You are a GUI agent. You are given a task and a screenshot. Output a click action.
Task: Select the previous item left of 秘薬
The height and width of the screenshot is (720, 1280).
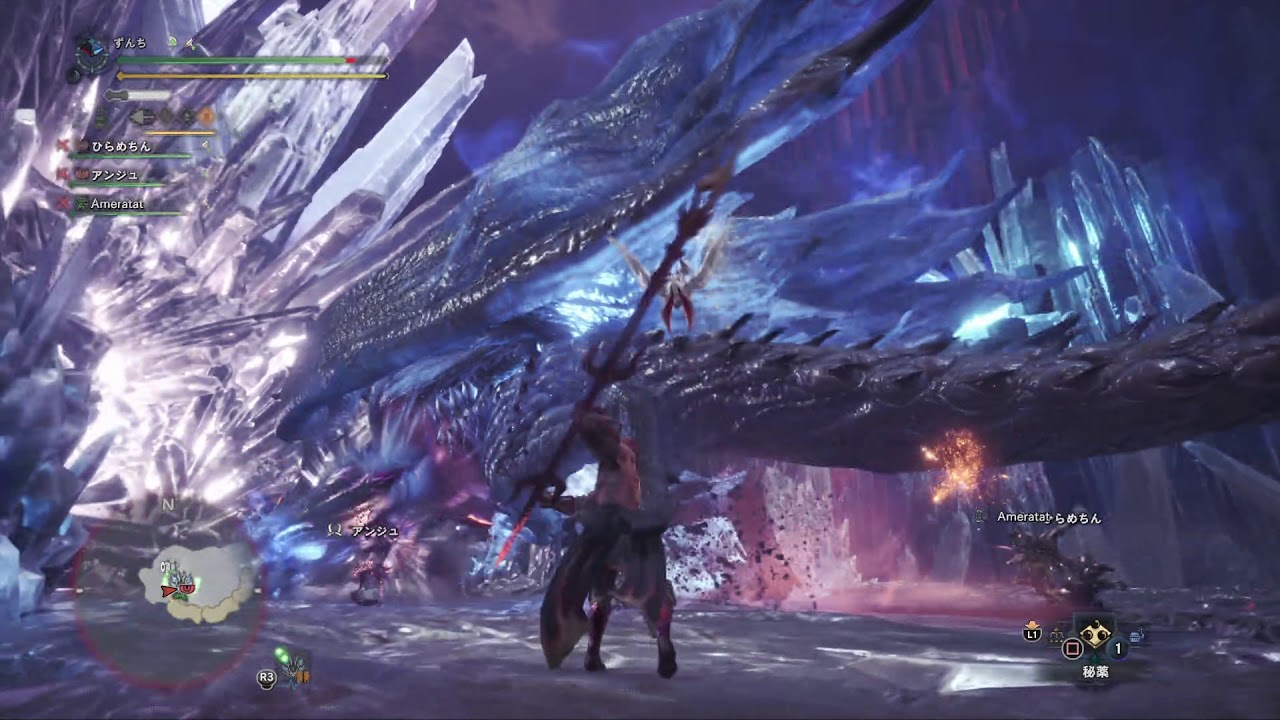(1056, 636)
